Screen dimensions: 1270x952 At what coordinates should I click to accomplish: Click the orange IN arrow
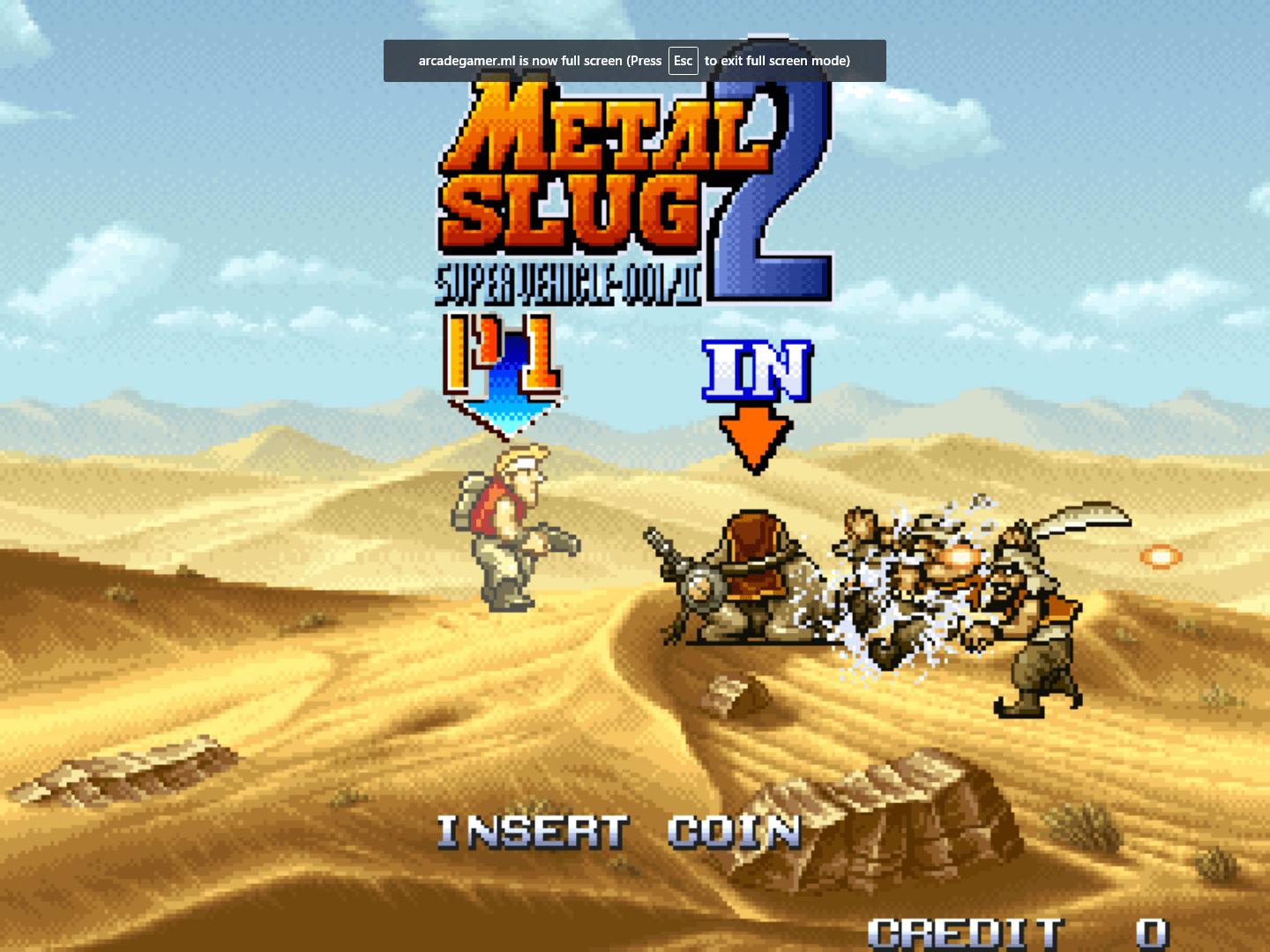(x=754, y=432)
